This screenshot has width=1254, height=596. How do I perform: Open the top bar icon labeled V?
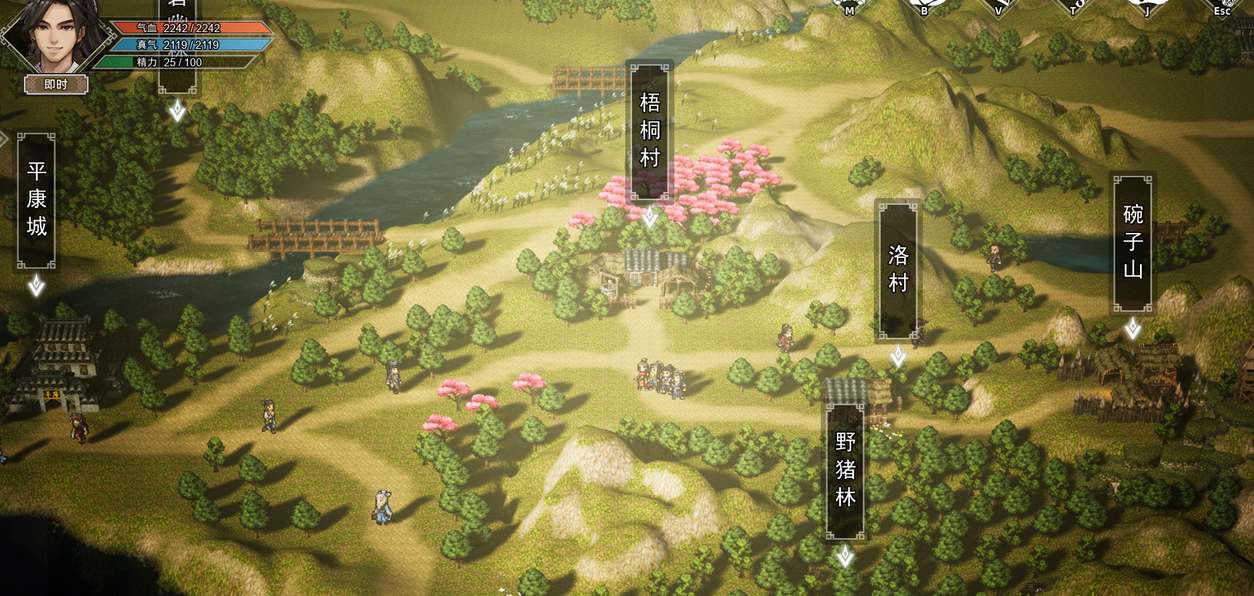pos(998,6)
